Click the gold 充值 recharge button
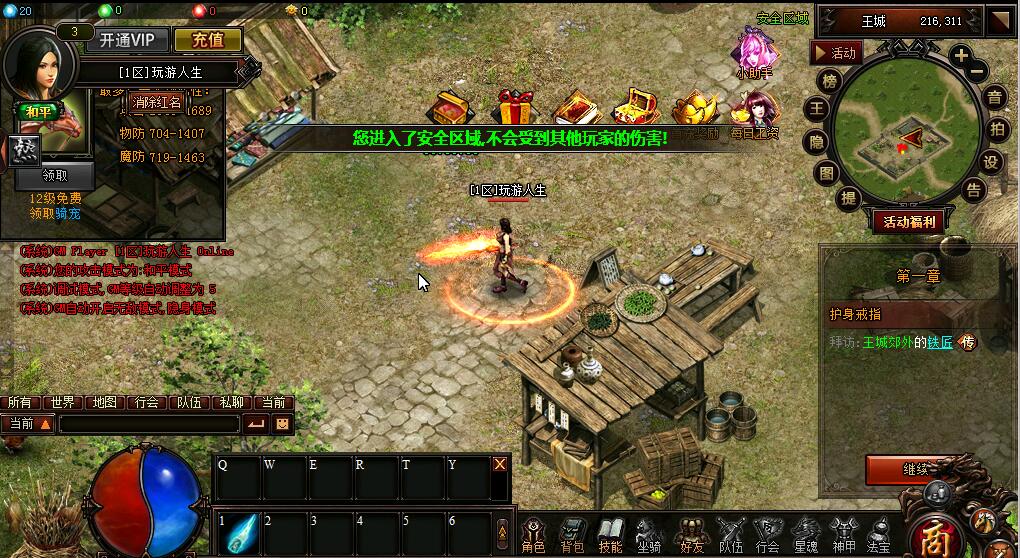 tap(208, 39)
